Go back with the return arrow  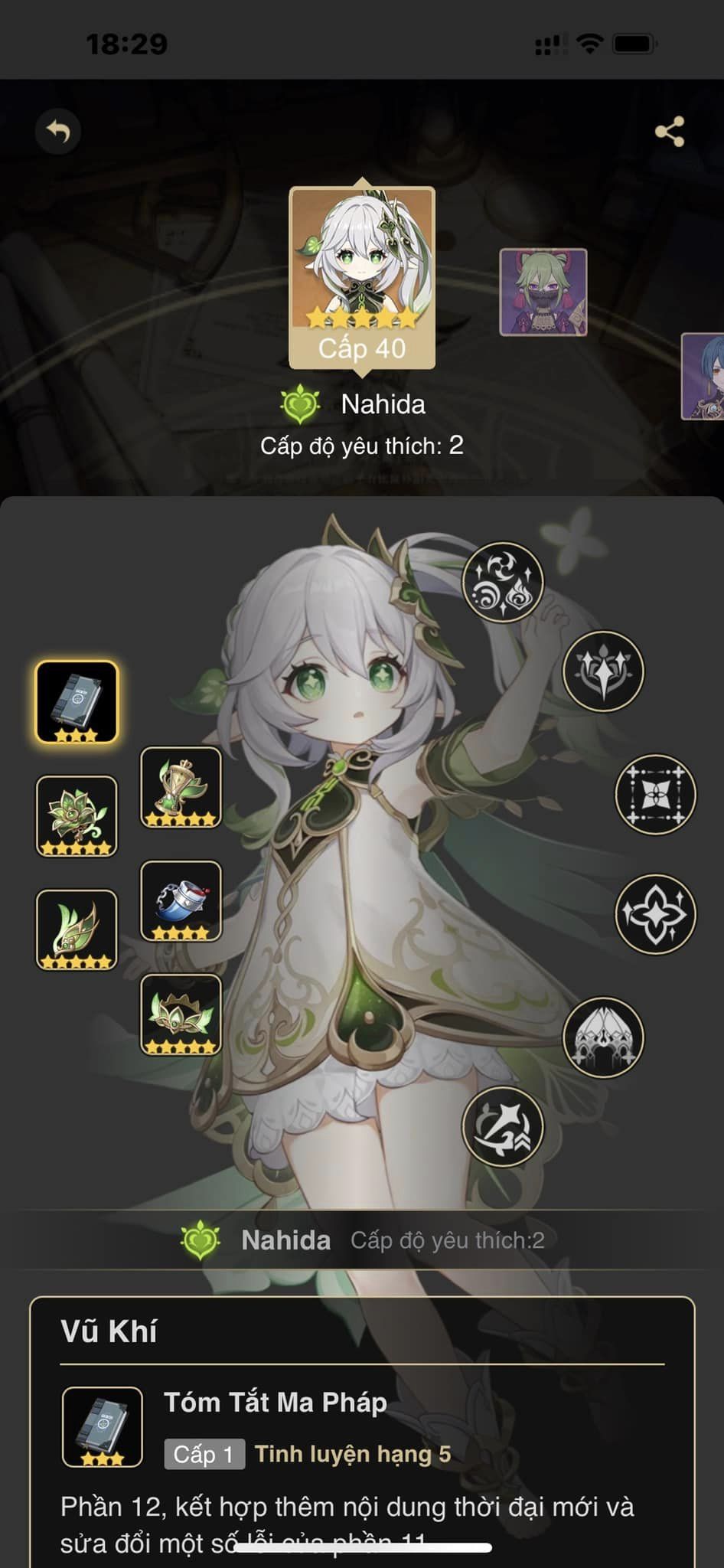[x=58, y=132]
